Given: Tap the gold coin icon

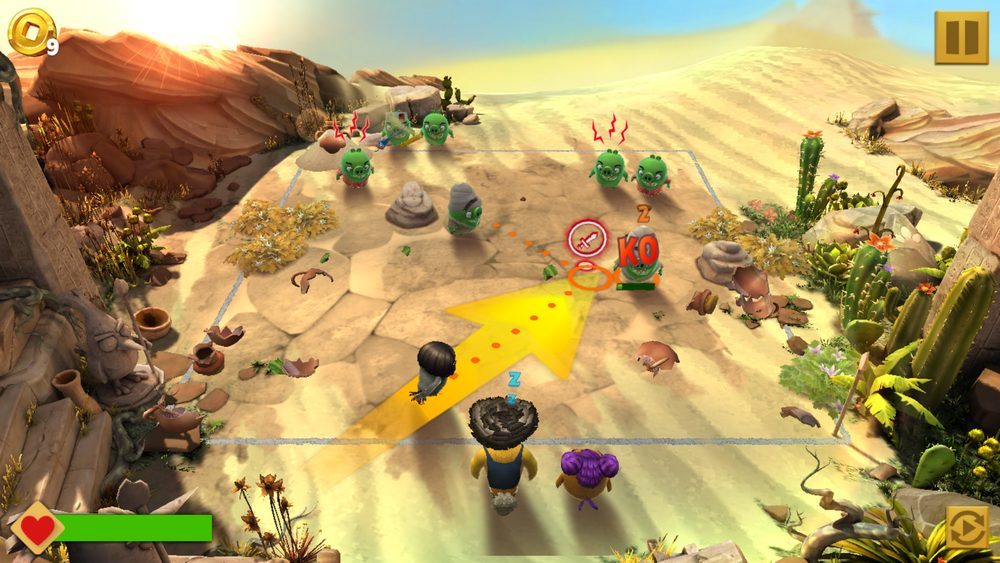Looking at the screenshot, I should point(26,32).
